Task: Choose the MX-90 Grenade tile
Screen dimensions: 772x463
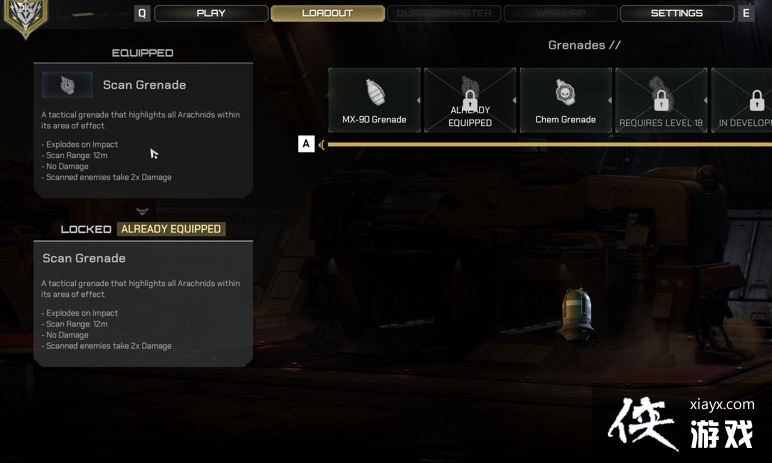Action: pos(374,100)
